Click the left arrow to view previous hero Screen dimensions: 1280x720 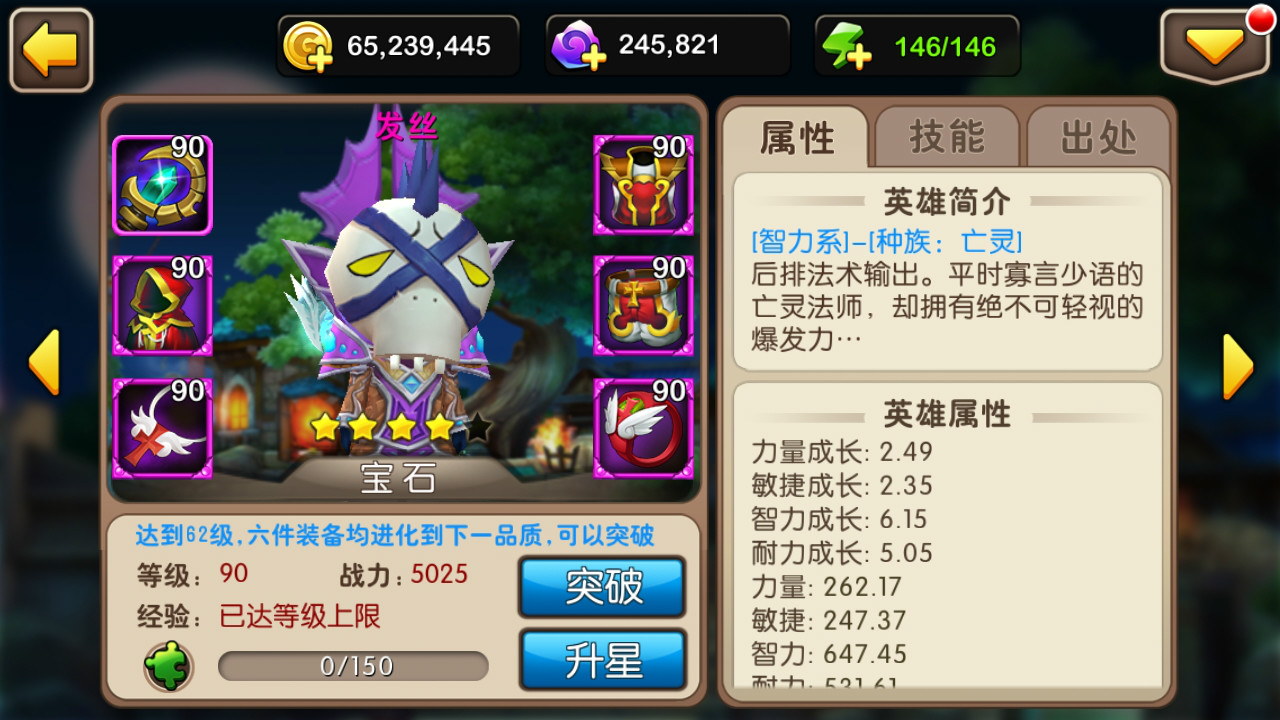[x=44, y=361]
